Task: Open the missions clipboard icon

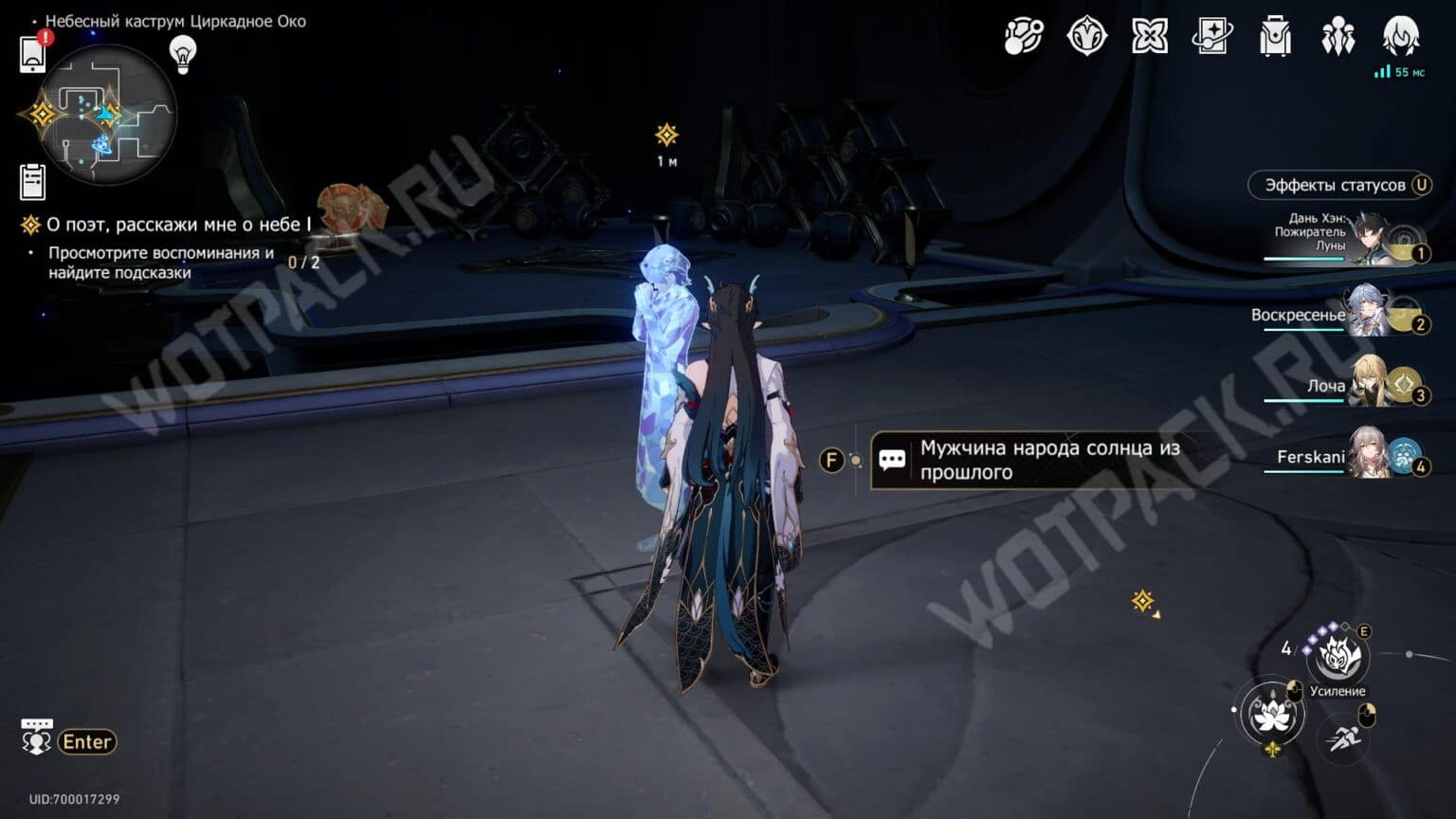Action: point(34,180)
